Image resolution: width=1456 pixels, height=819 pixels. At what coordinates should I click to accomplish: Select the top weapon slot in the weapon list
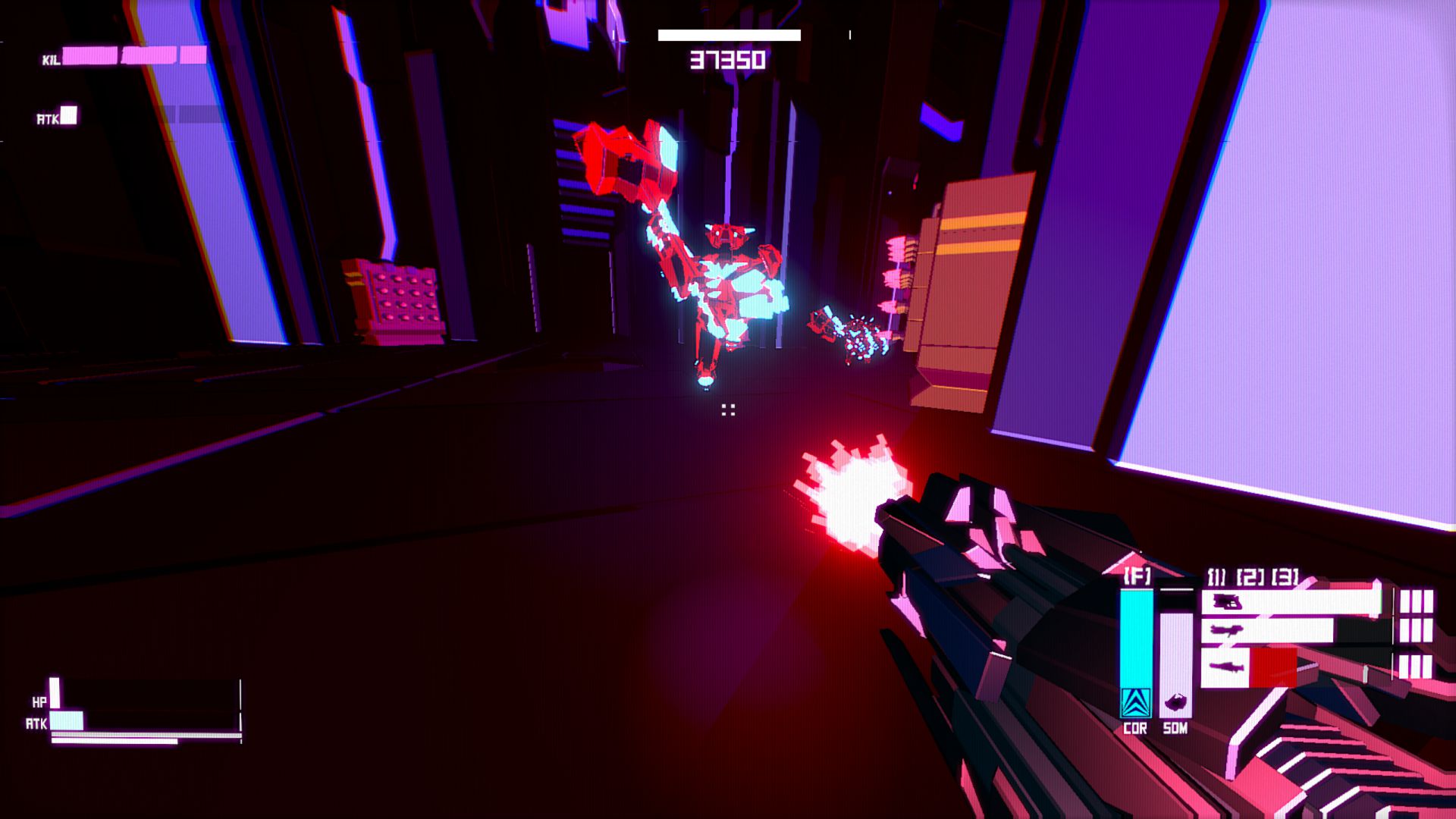(1289, 602)
